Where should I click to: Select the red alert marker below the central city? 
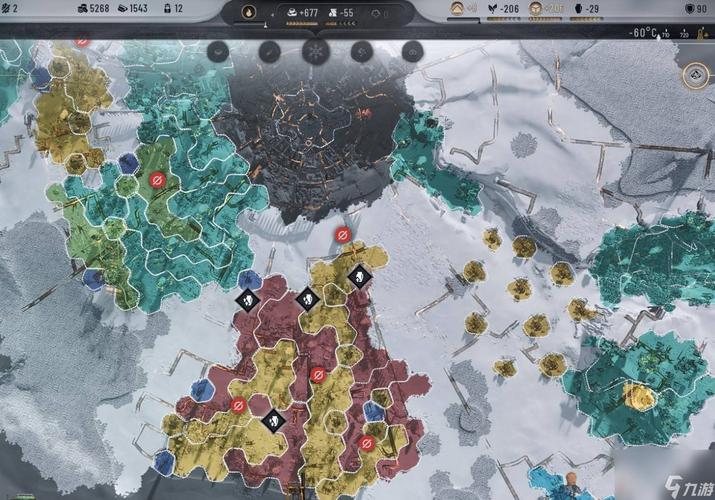click(342, 234)
